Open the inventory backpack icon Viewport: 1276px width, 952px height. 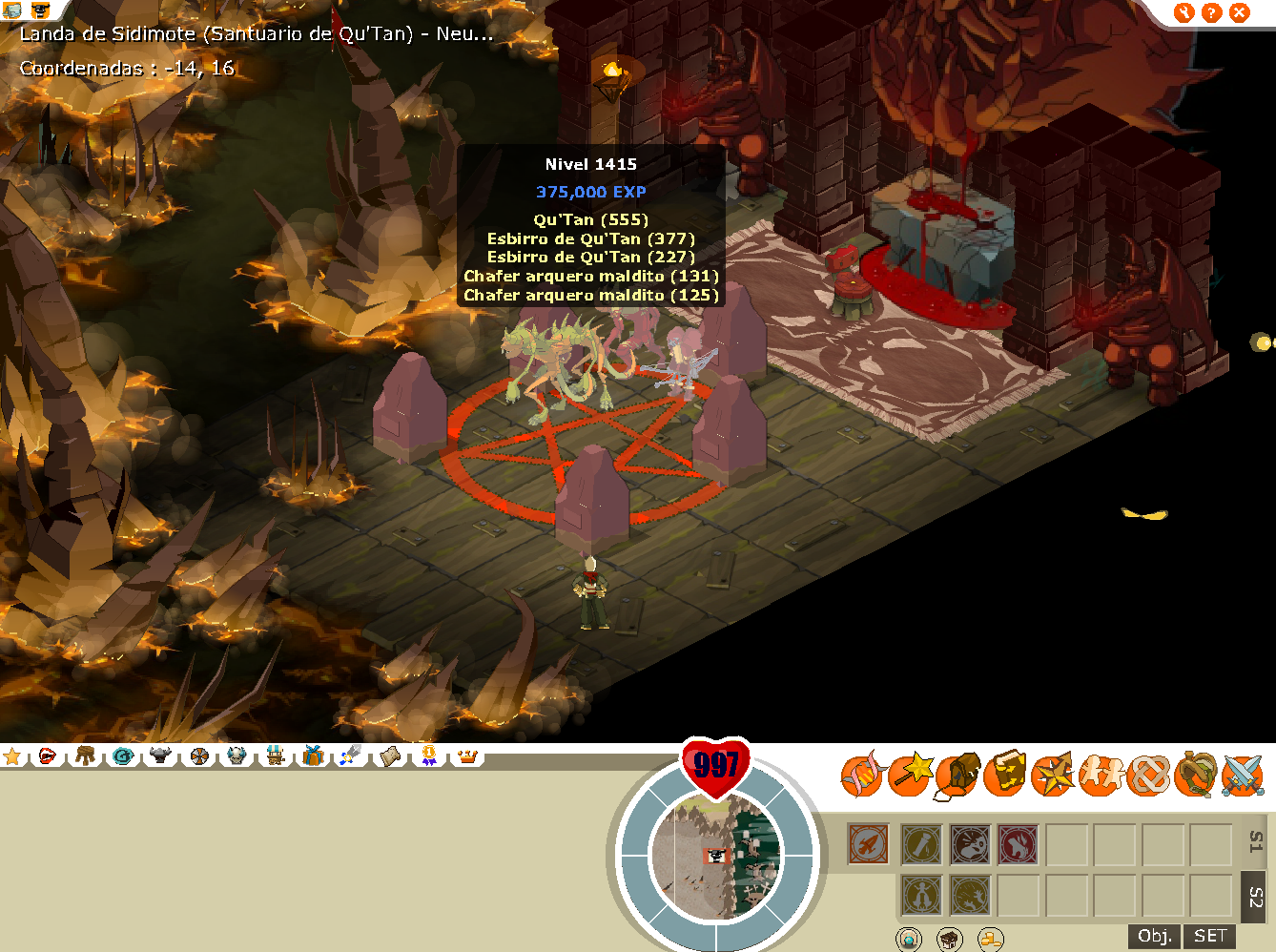click(957, 775)
